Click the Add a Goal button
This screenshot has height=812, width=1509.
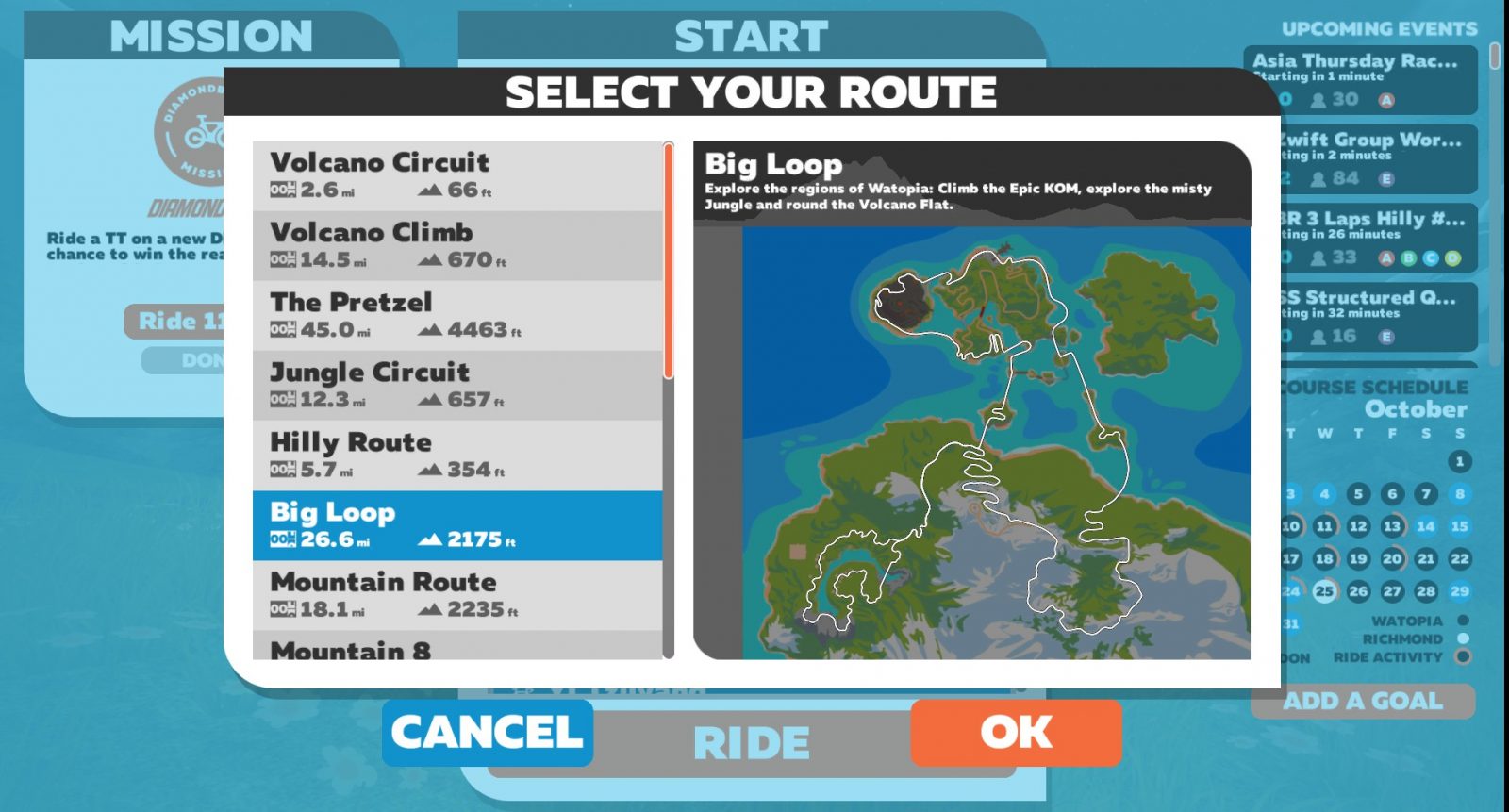pyautogui.click(x=1362, y=701)
